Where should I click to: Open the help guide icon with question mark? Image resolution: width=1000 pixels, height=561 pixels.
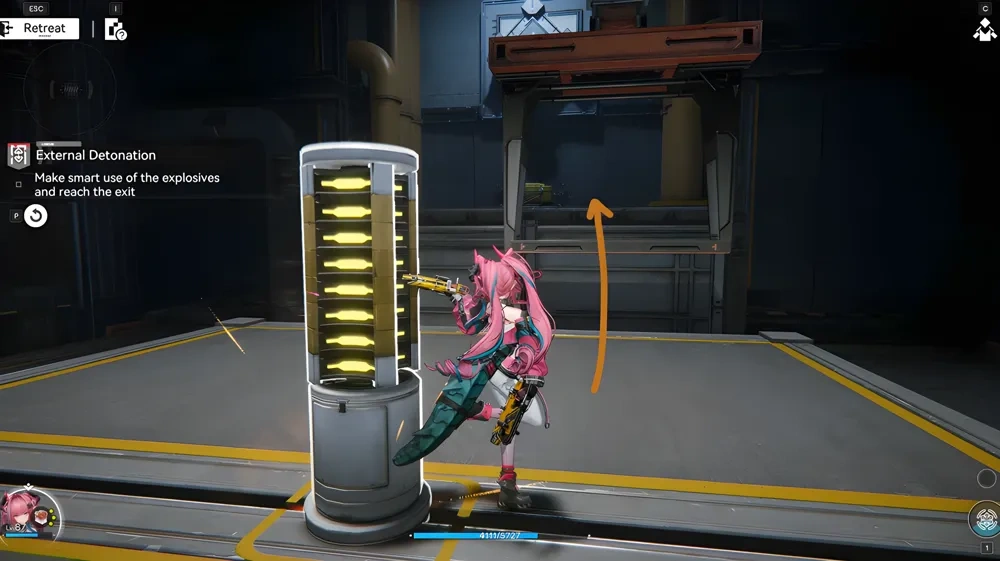(116, 29)
